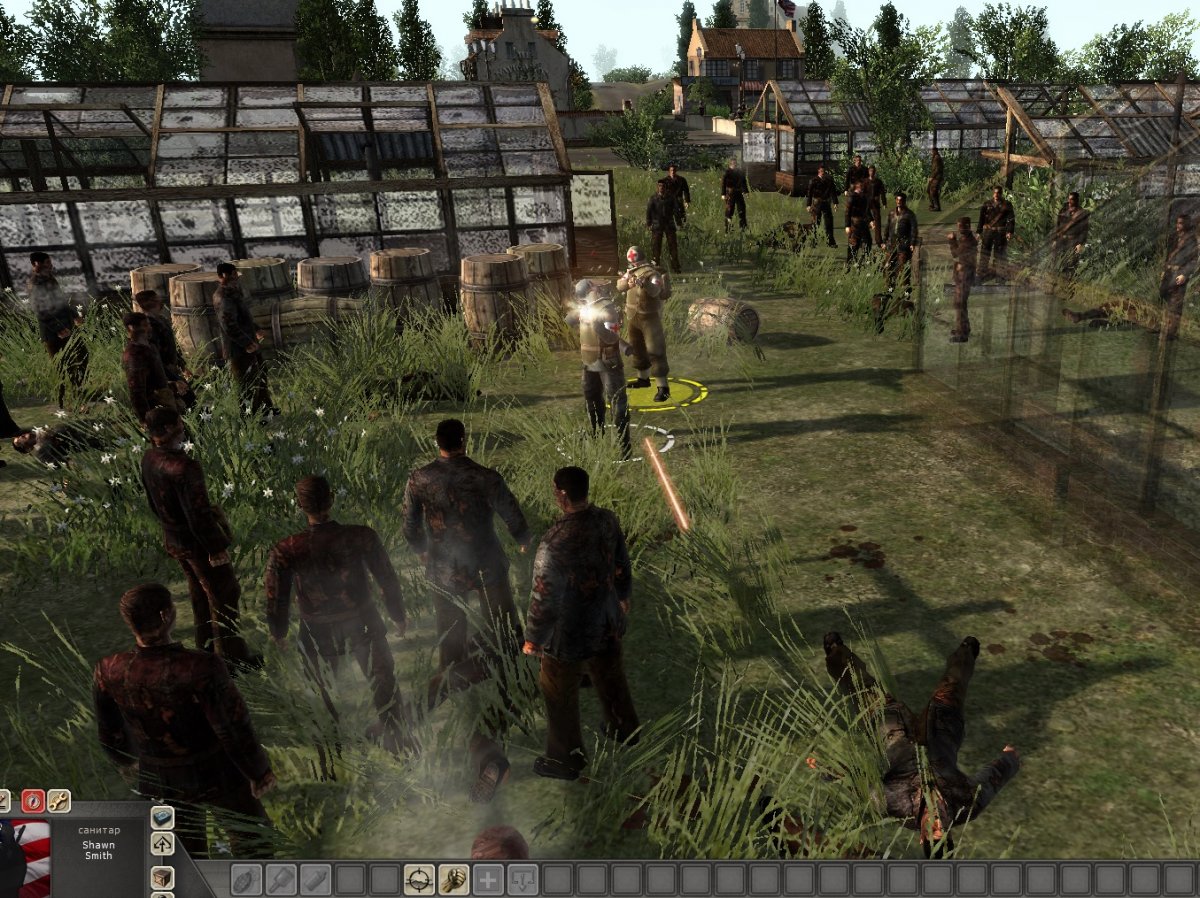Open the wrench tools button

coord(58,800)
